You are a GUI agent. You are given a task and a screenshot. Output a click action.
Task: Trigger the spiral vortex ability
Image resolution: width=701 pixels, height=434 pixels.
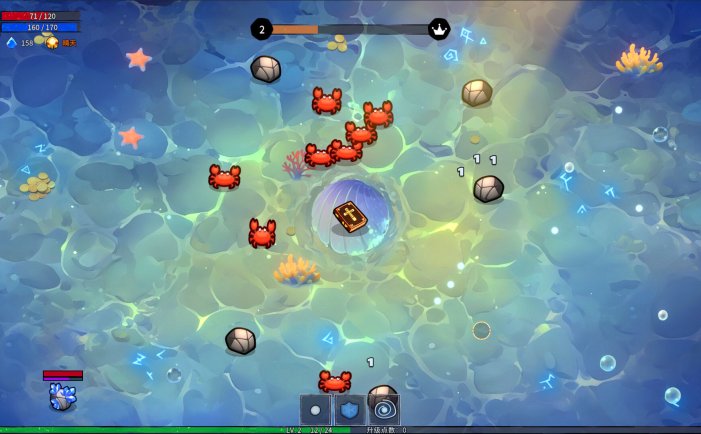pyautogui.click(x=384, y=409)
